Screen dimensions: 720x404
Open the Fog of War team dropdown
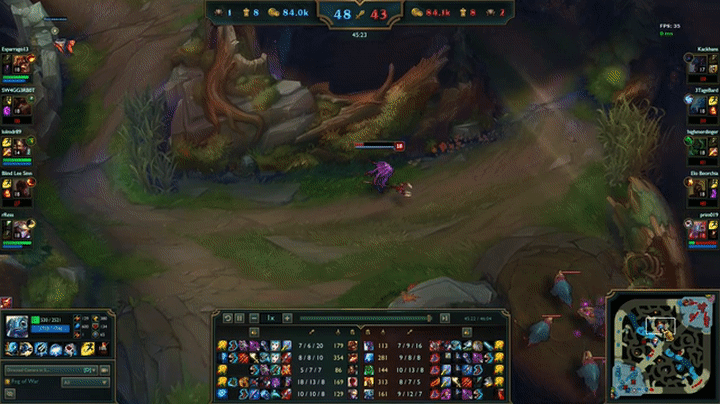tap(84, 382)
